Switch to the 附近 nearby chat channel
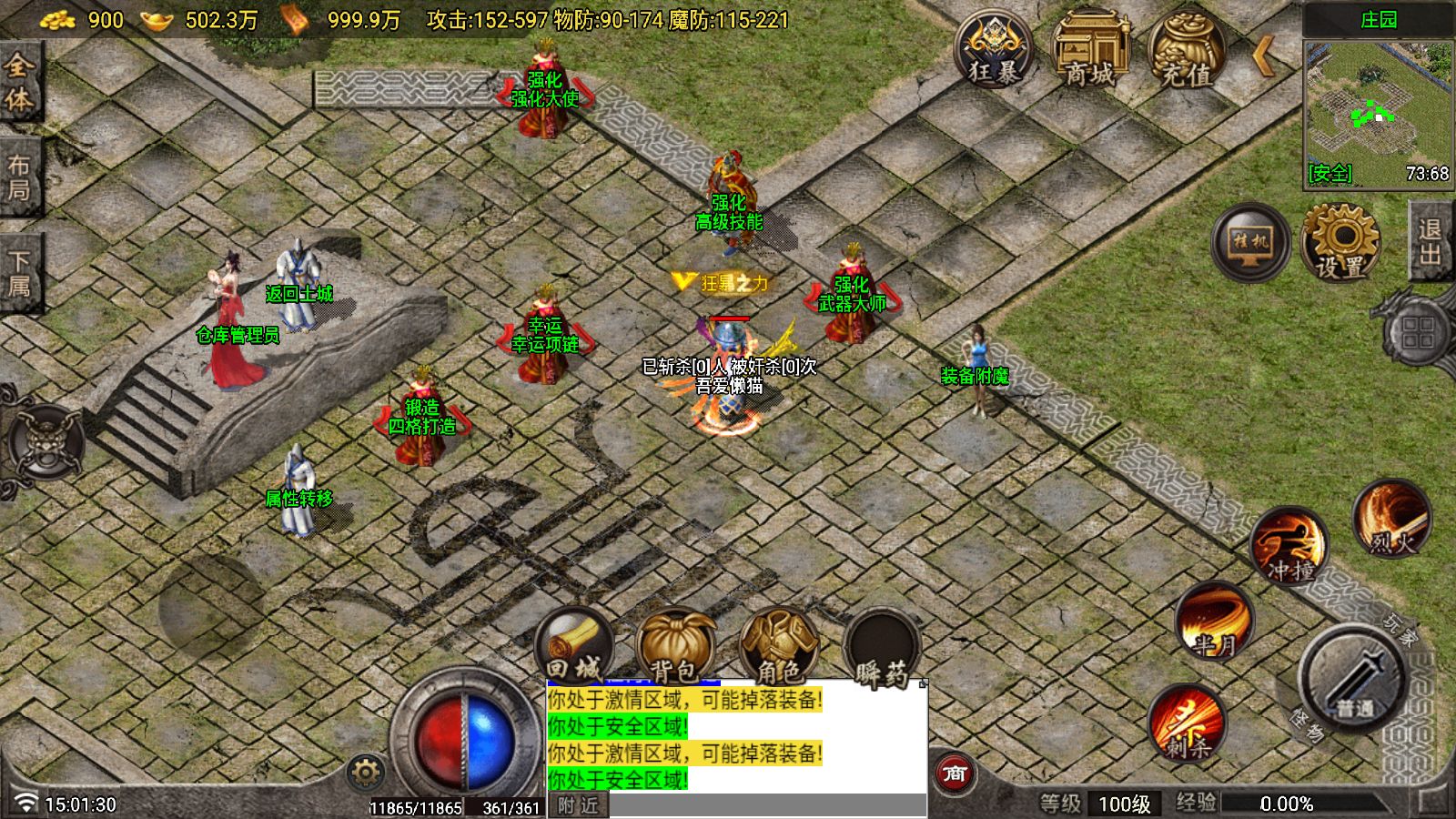 point(579,805)
